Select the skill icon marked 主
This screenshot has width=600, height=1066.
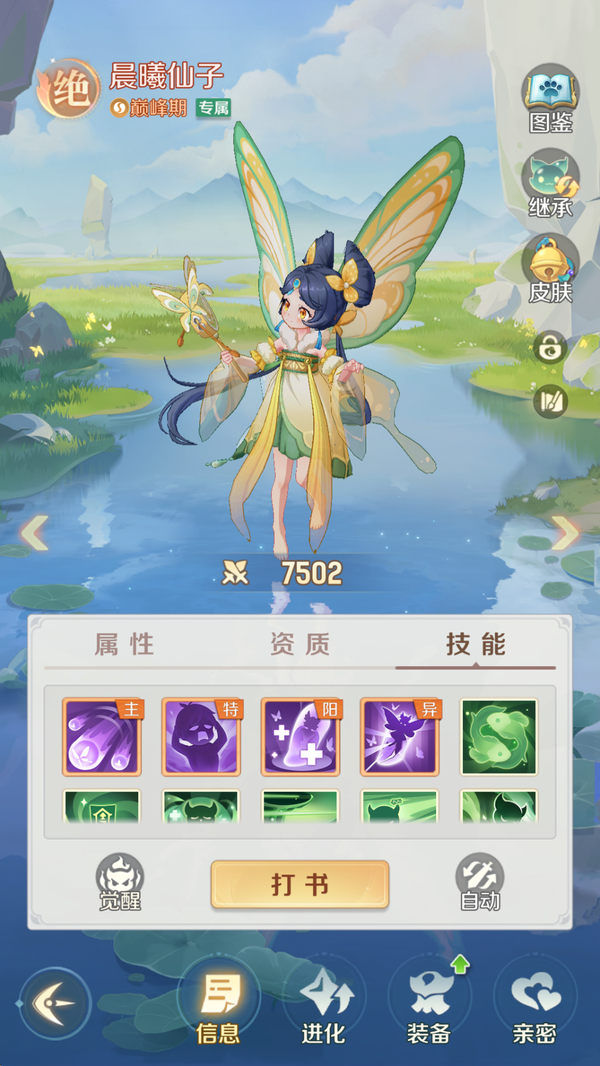click(x=102, y=737)
